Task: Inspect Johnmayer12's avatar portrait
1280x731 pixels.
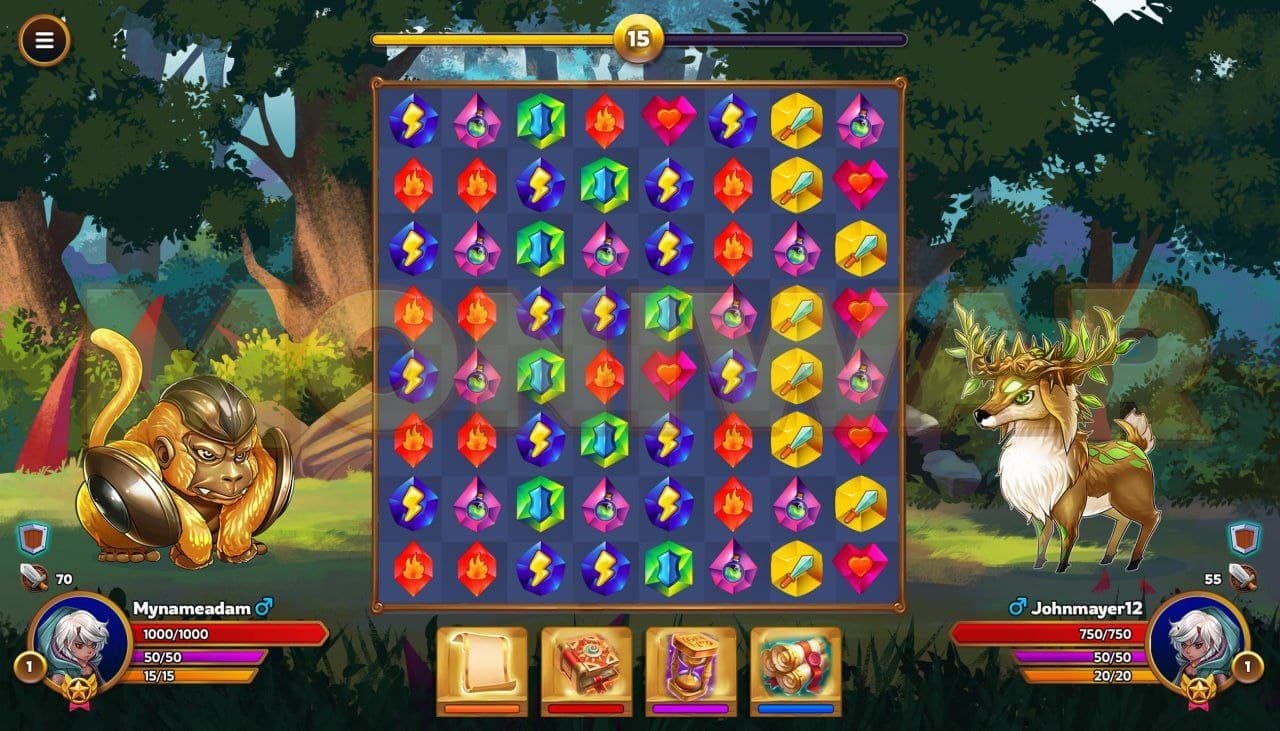Action: 1197,642
